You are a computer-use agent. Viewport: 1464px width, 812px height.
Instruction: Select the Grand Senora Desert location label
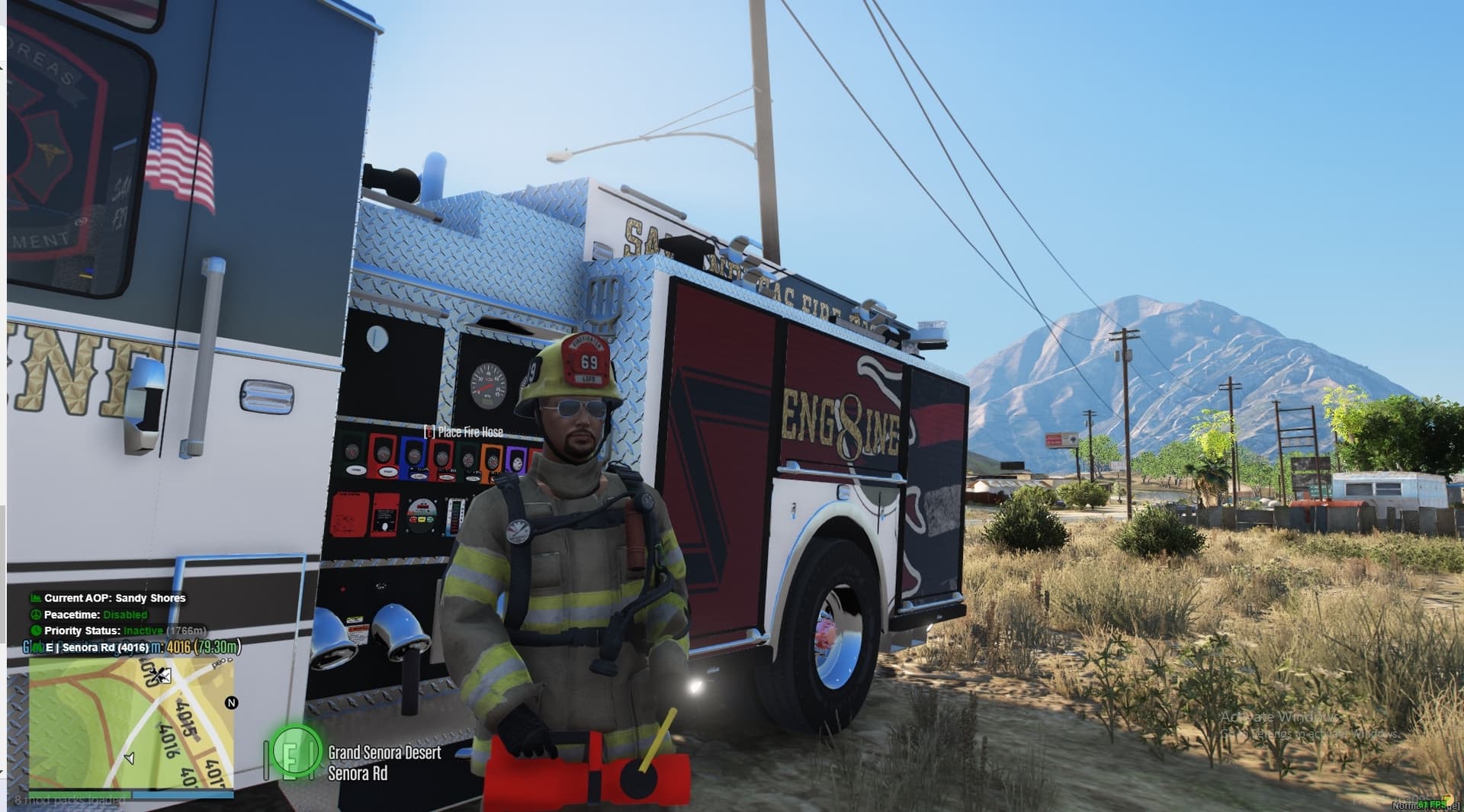pos(384,752)
